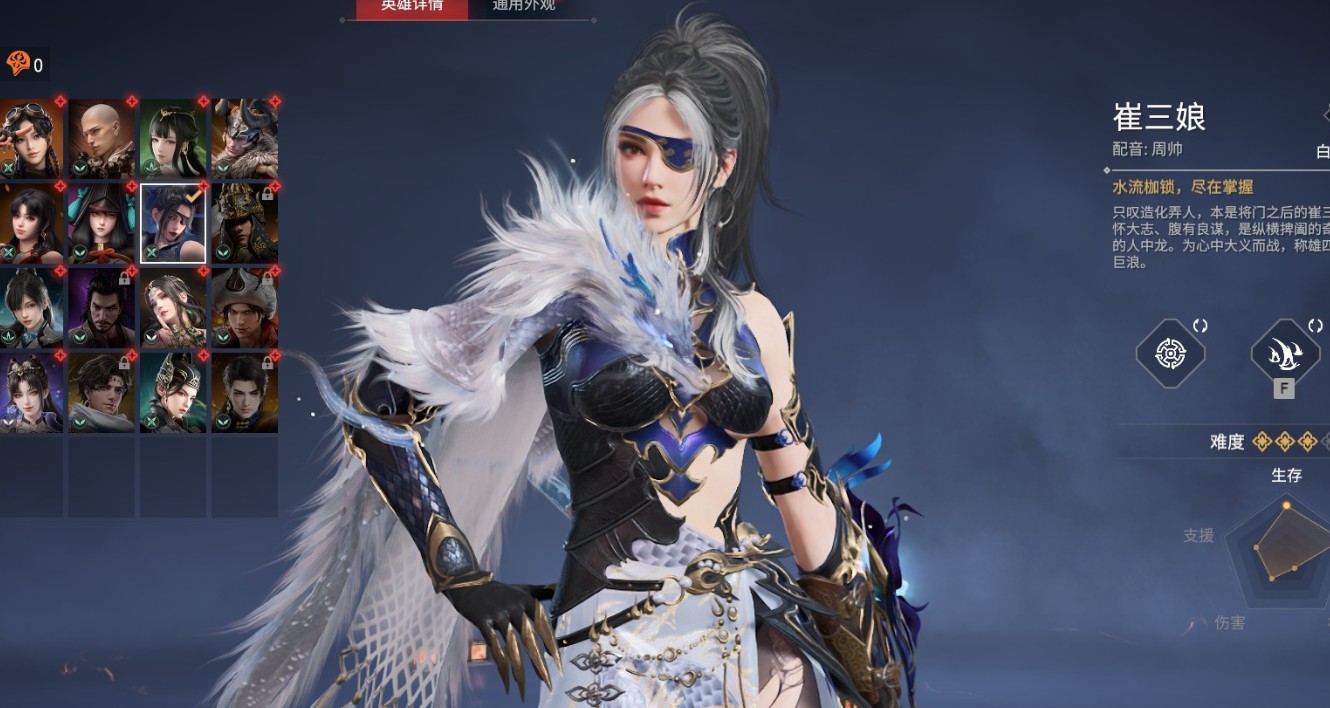Pick the horned-helmet warrior portrait
1330x708 pixels.
pos(245,138)
